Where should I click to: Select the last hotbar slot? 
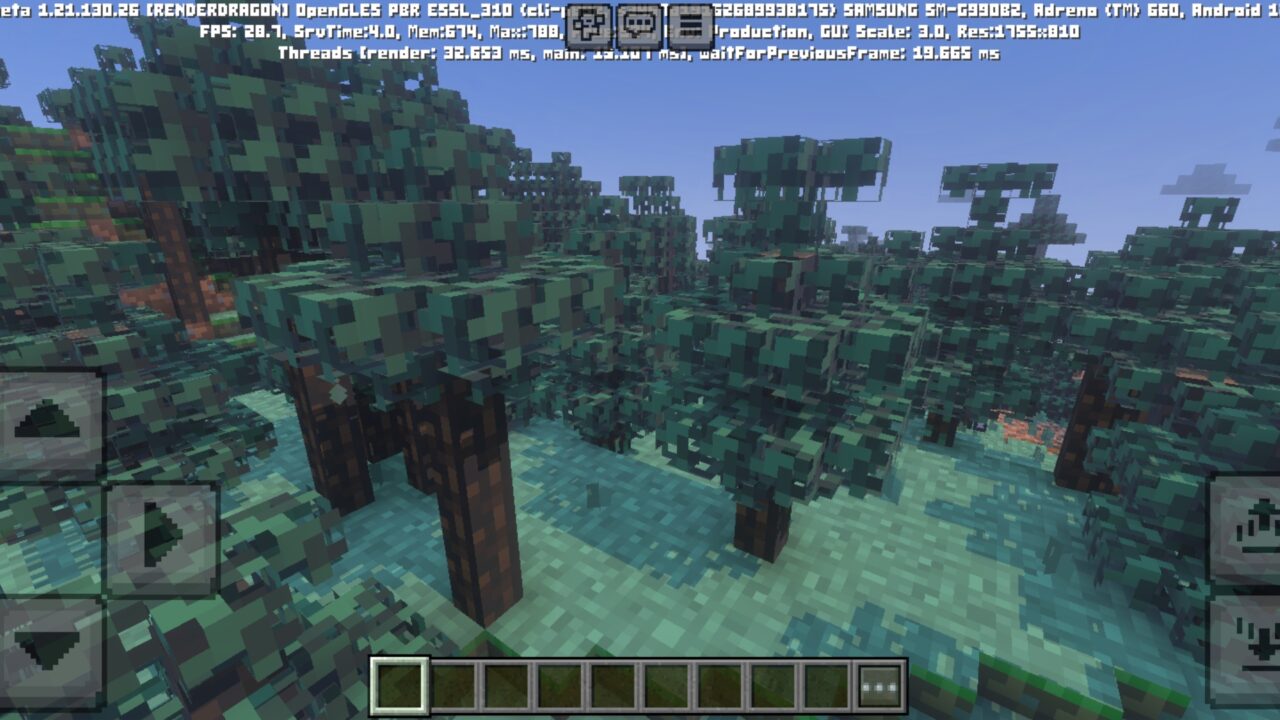coord(824,684)
